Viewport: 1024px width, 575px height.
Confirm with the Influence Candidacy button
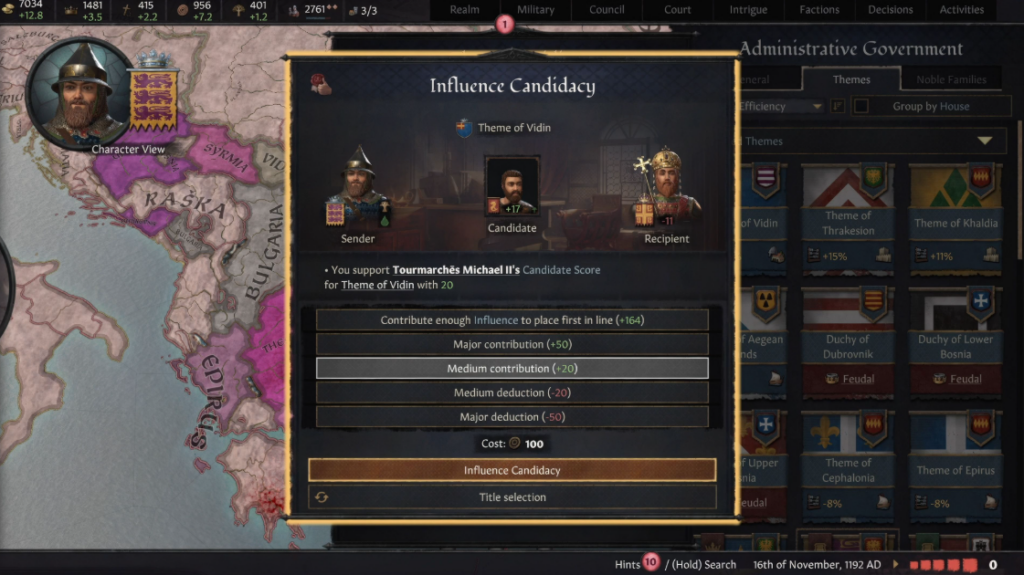click(x=512, y=470)
